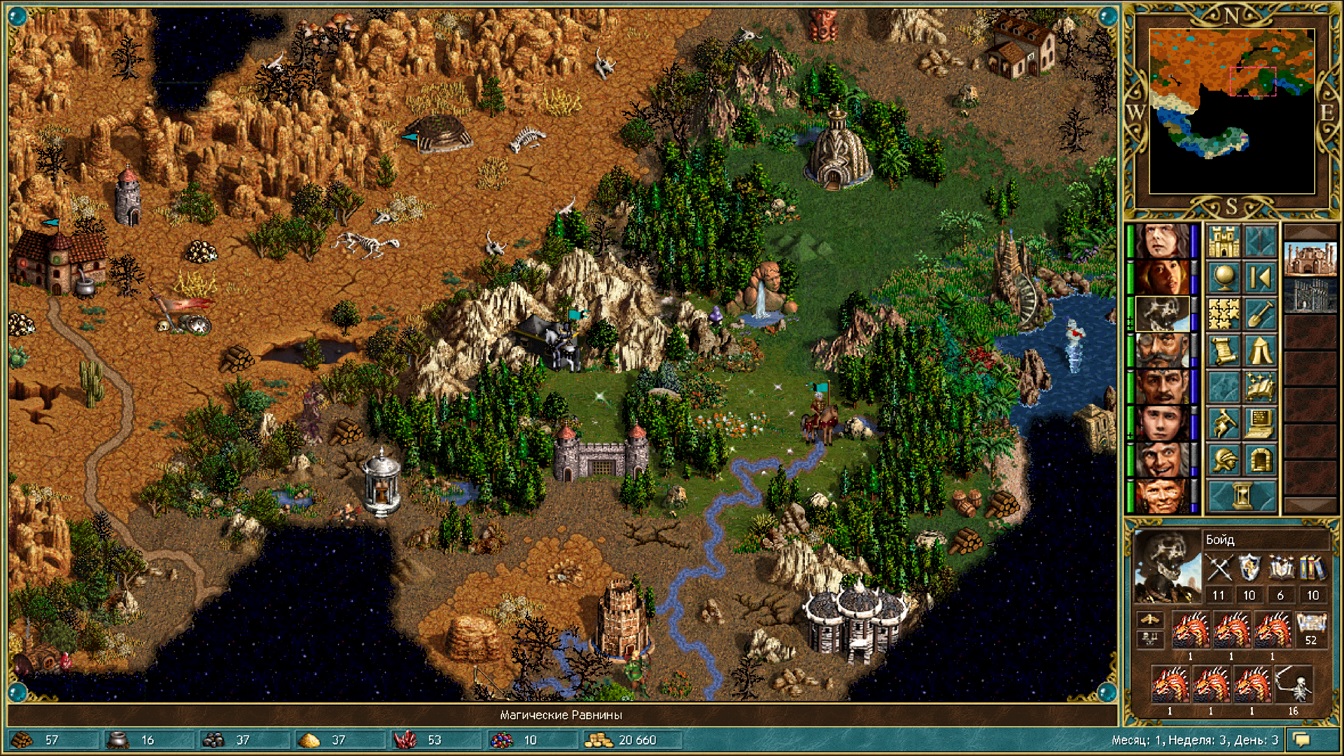
Task: Put hero to sleep with tent button
Action: pos(1260,350)
